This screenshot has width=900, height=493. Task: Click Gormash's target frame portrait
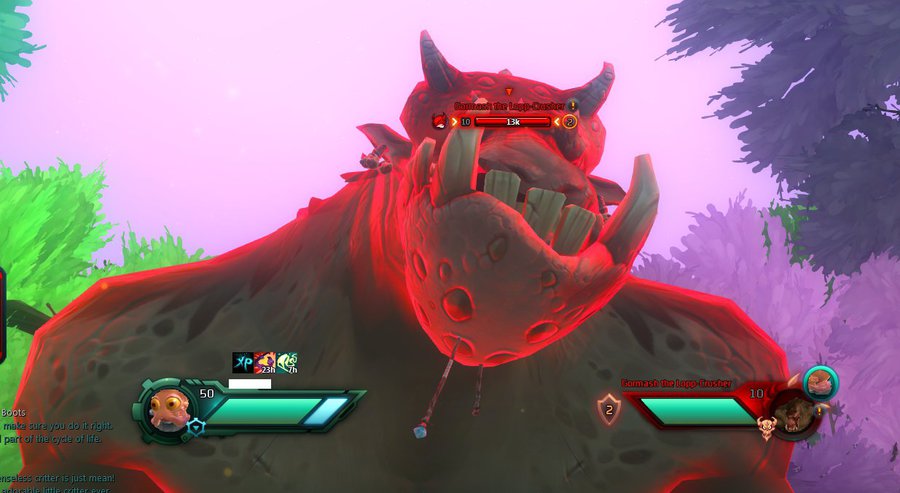click(x=792, y=412)
